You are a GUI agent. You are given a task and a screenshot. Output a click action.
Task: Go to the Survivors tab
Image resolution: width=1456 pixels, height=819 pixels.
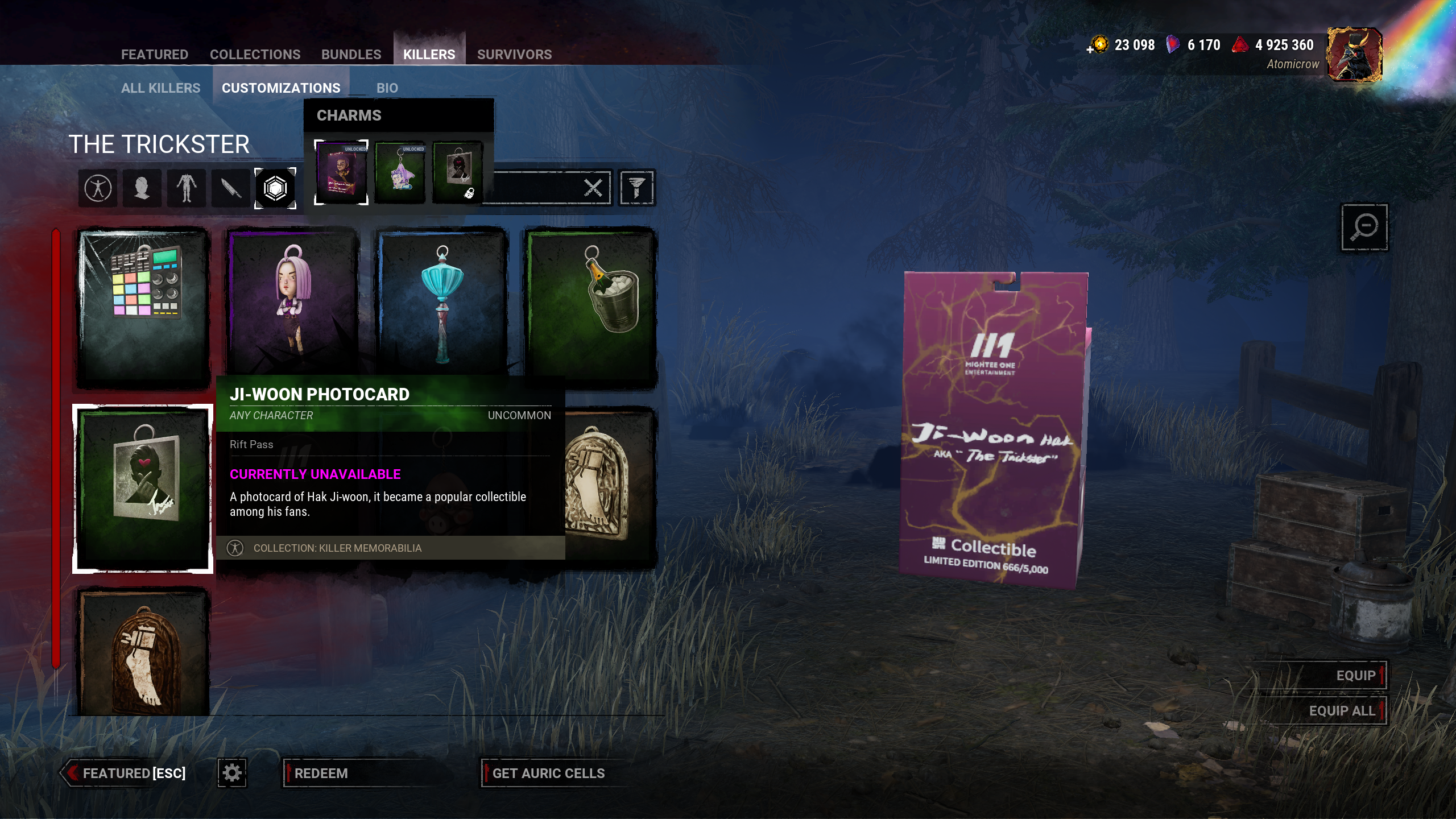point(514,55)
